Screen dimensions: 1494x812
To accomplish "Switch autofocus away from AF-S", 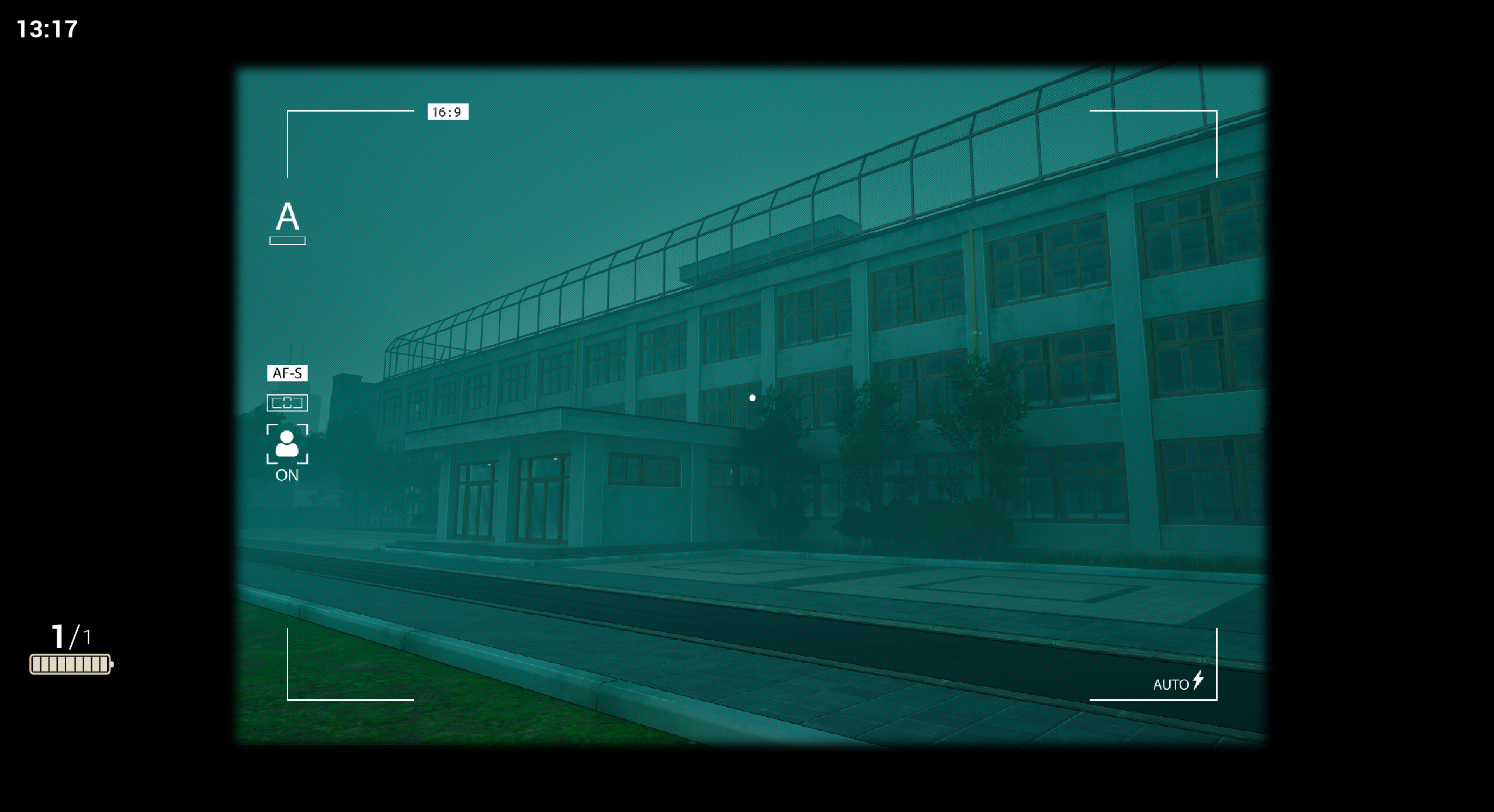I will click(288, 372).
